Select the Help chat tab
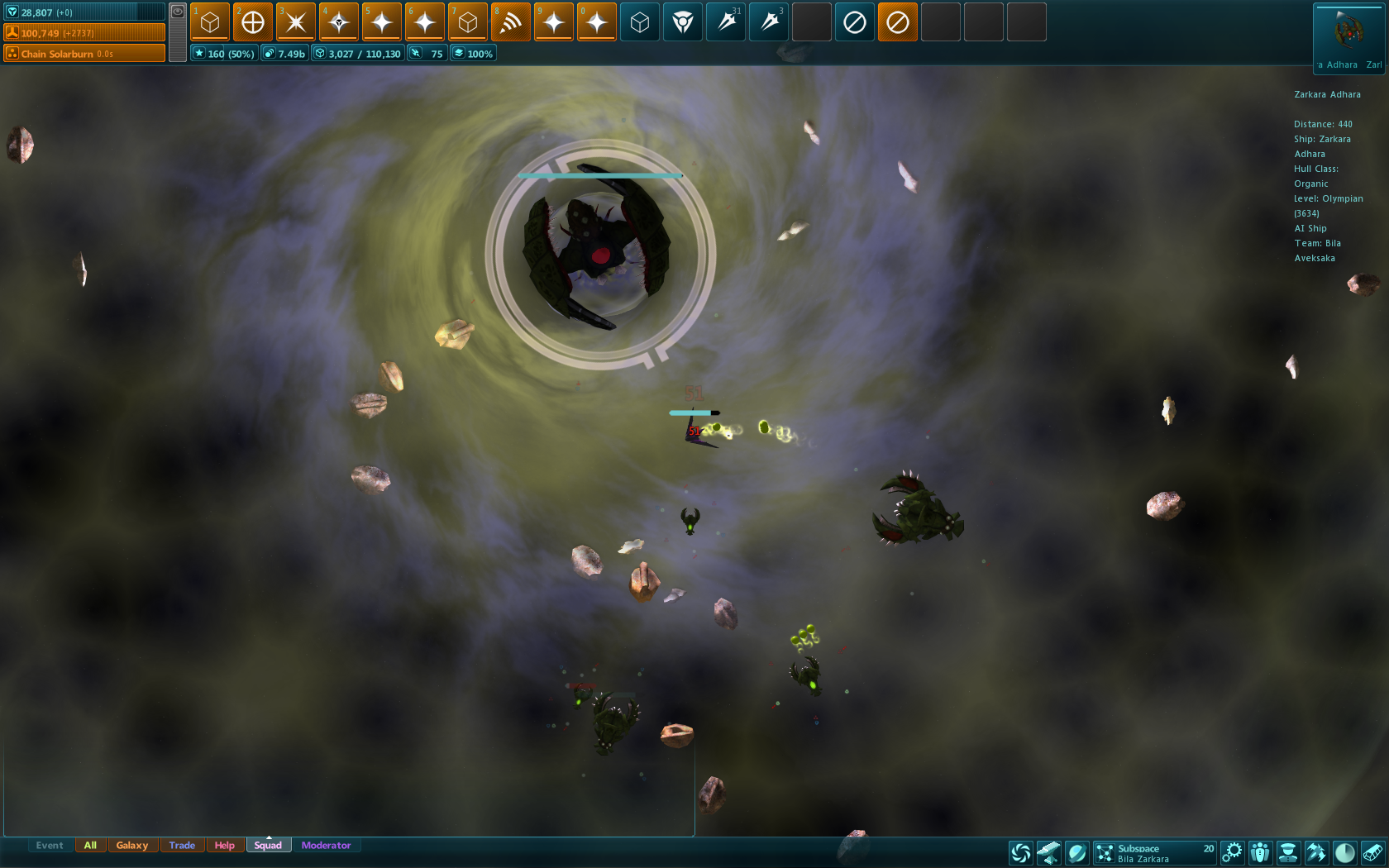This screenshot has height=868, width=1389. (224, 845)
